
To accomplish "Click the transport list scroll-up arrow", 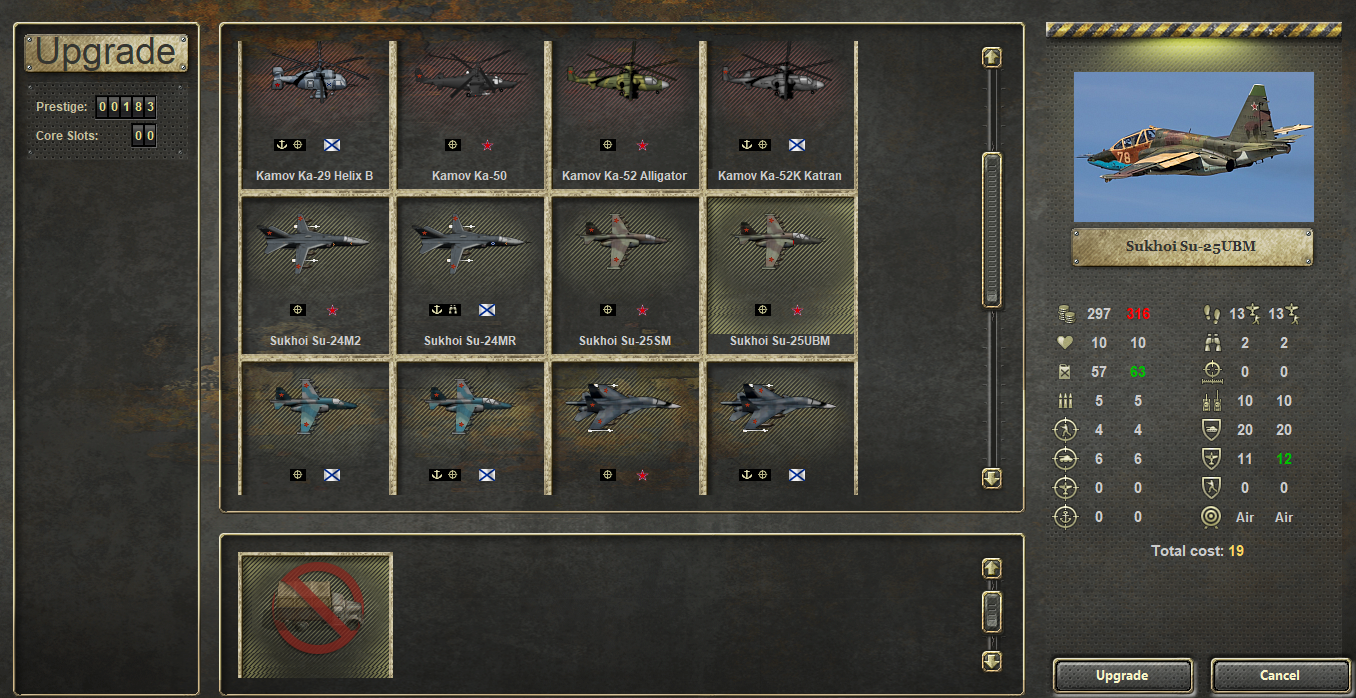I will [991, 568].
